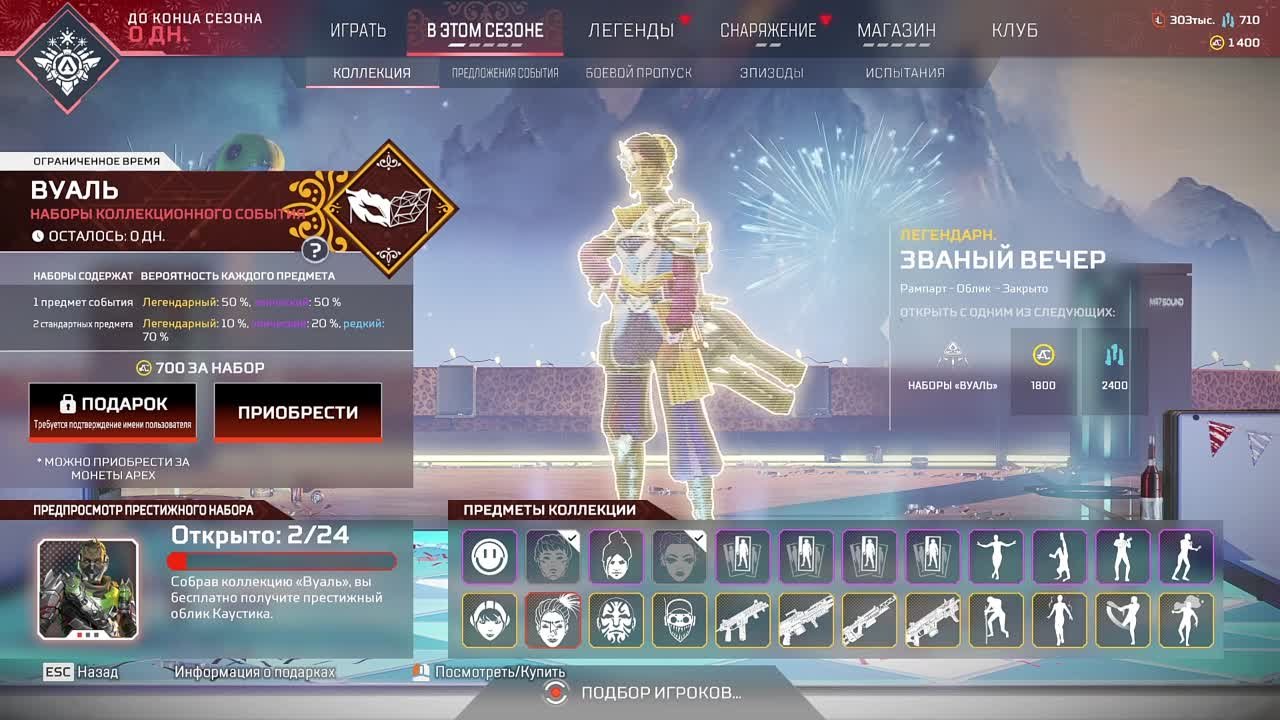
Task: Select the leftmost rifle weapon skin
Action: click(744, 620)
